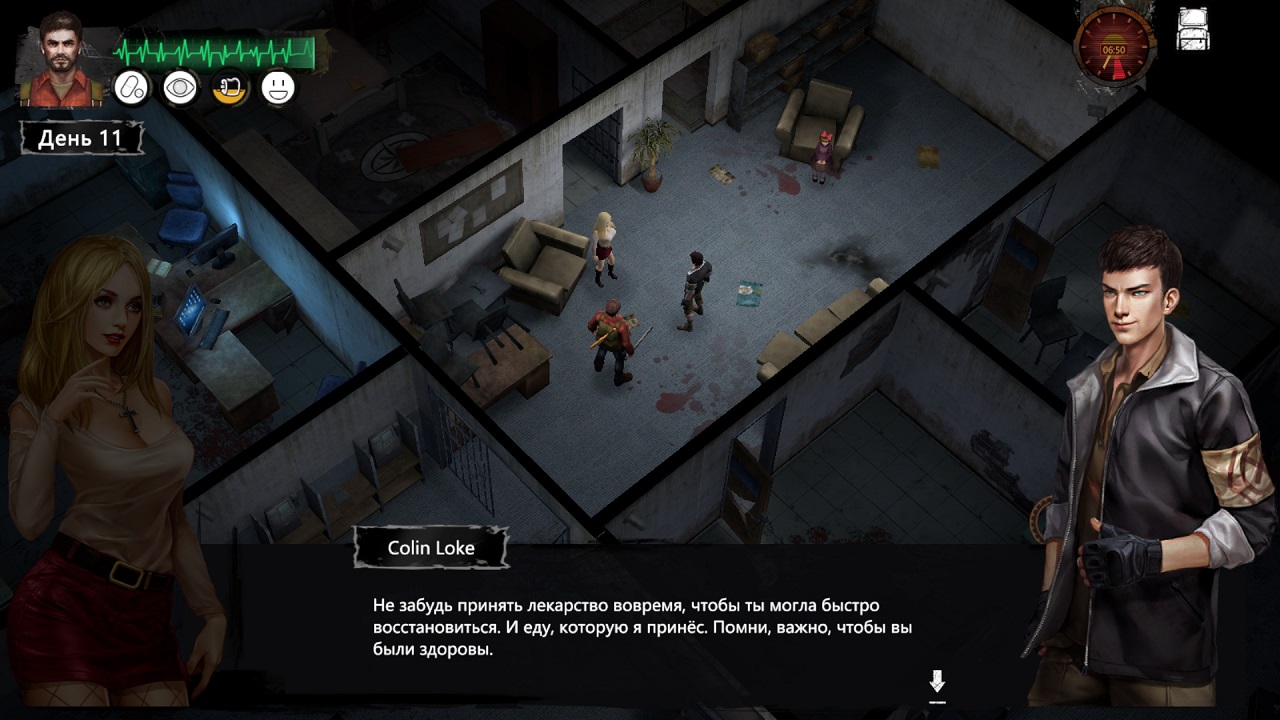
Task: Open the backpack inventory icon
Action: click(1194, 29)
